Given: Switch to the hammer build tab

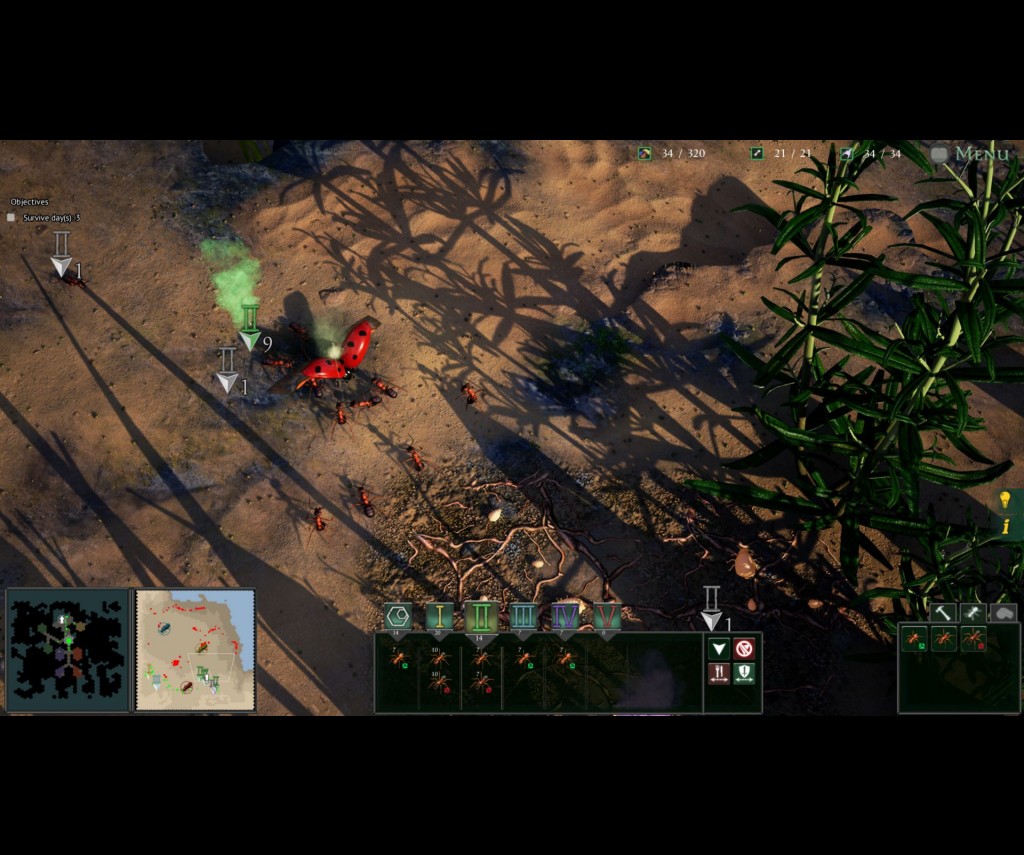Looking at the screenshot, I should click(x=942, y=612).
